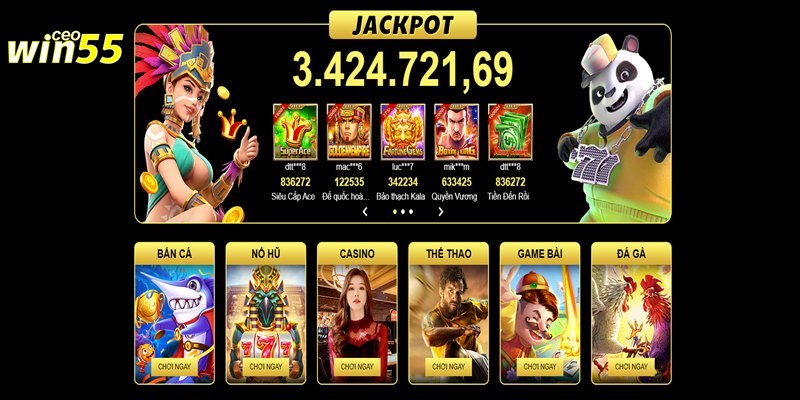
Task: Click Chơi Ngay under Đá Gà
Action: pyautogui.click(x=631, y=367)
